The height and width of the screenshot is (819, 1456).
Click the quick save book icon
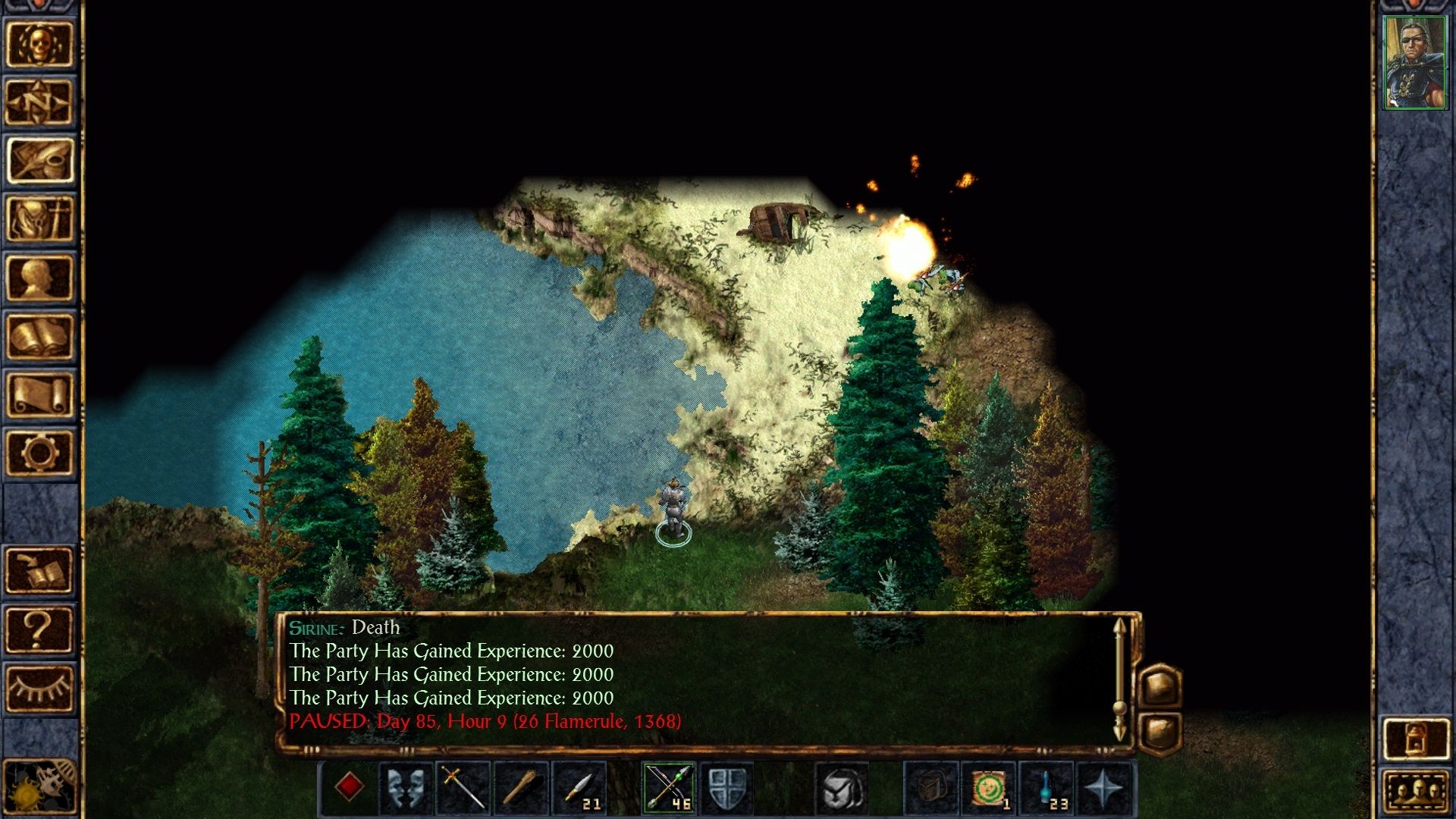pos(39,570)
